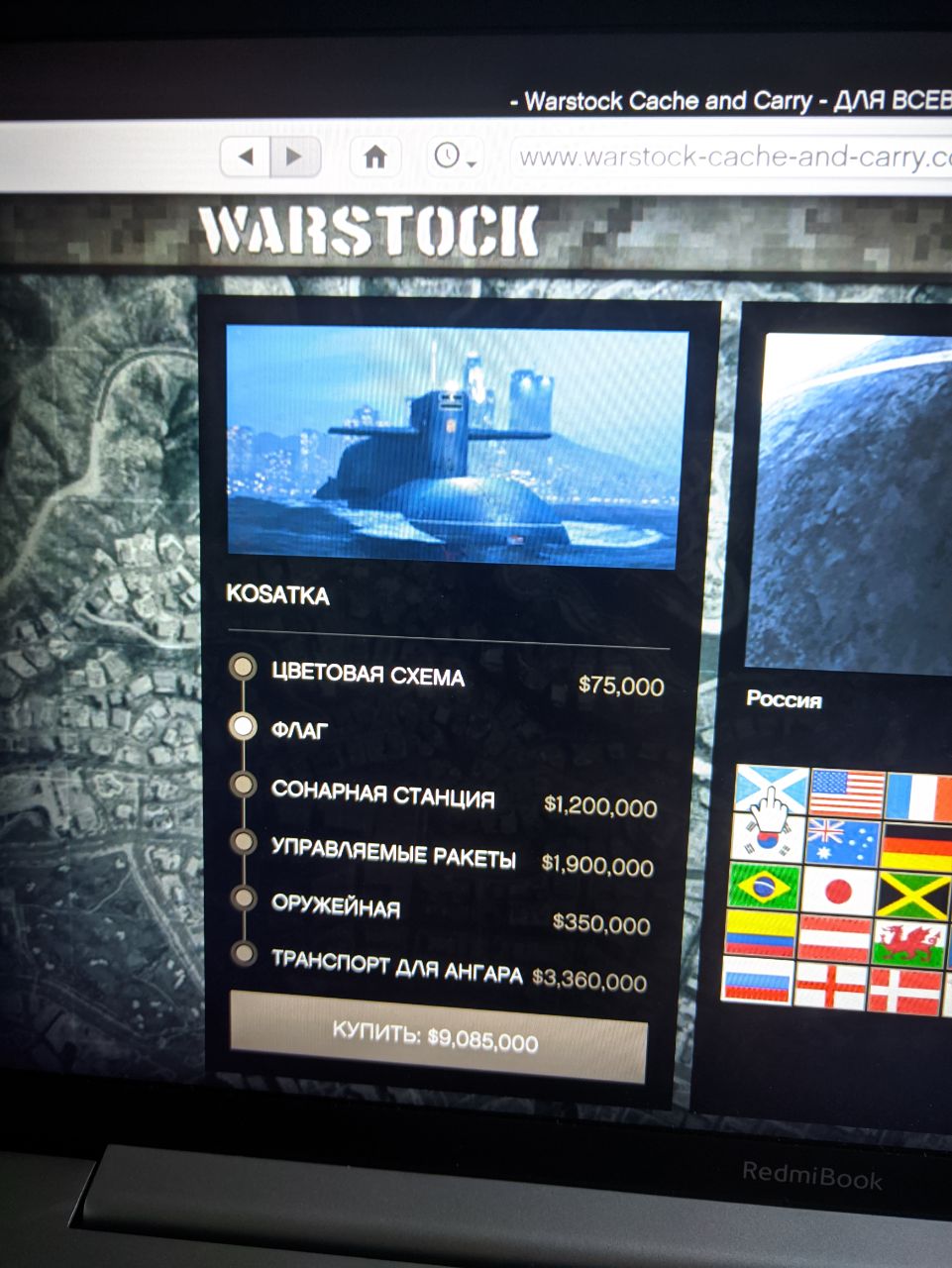Pick the England flag
The width and height of the screenshot is (952, 1268).
pos(831,986)
